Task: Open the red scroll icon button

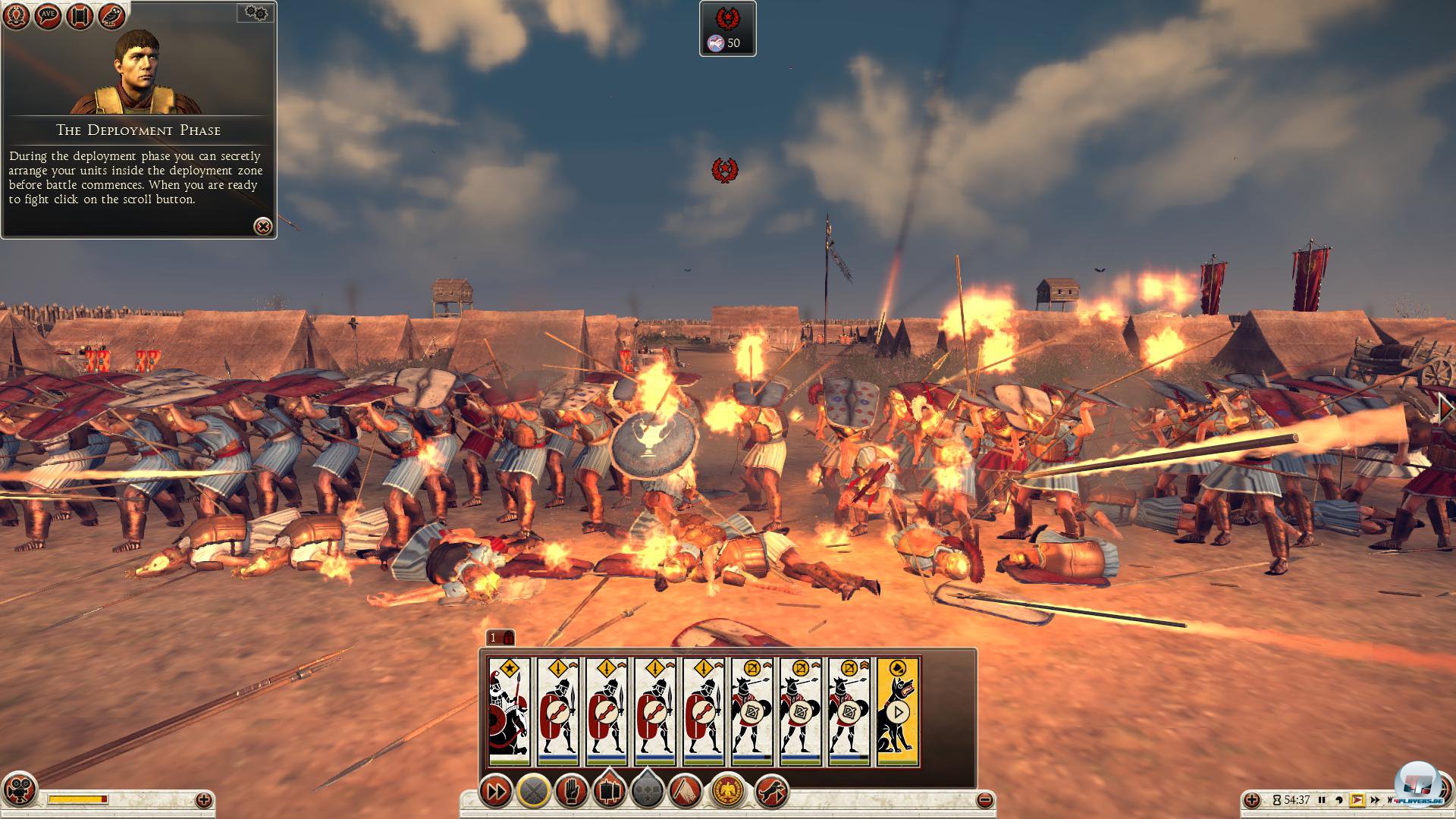Action: point(80,17)
